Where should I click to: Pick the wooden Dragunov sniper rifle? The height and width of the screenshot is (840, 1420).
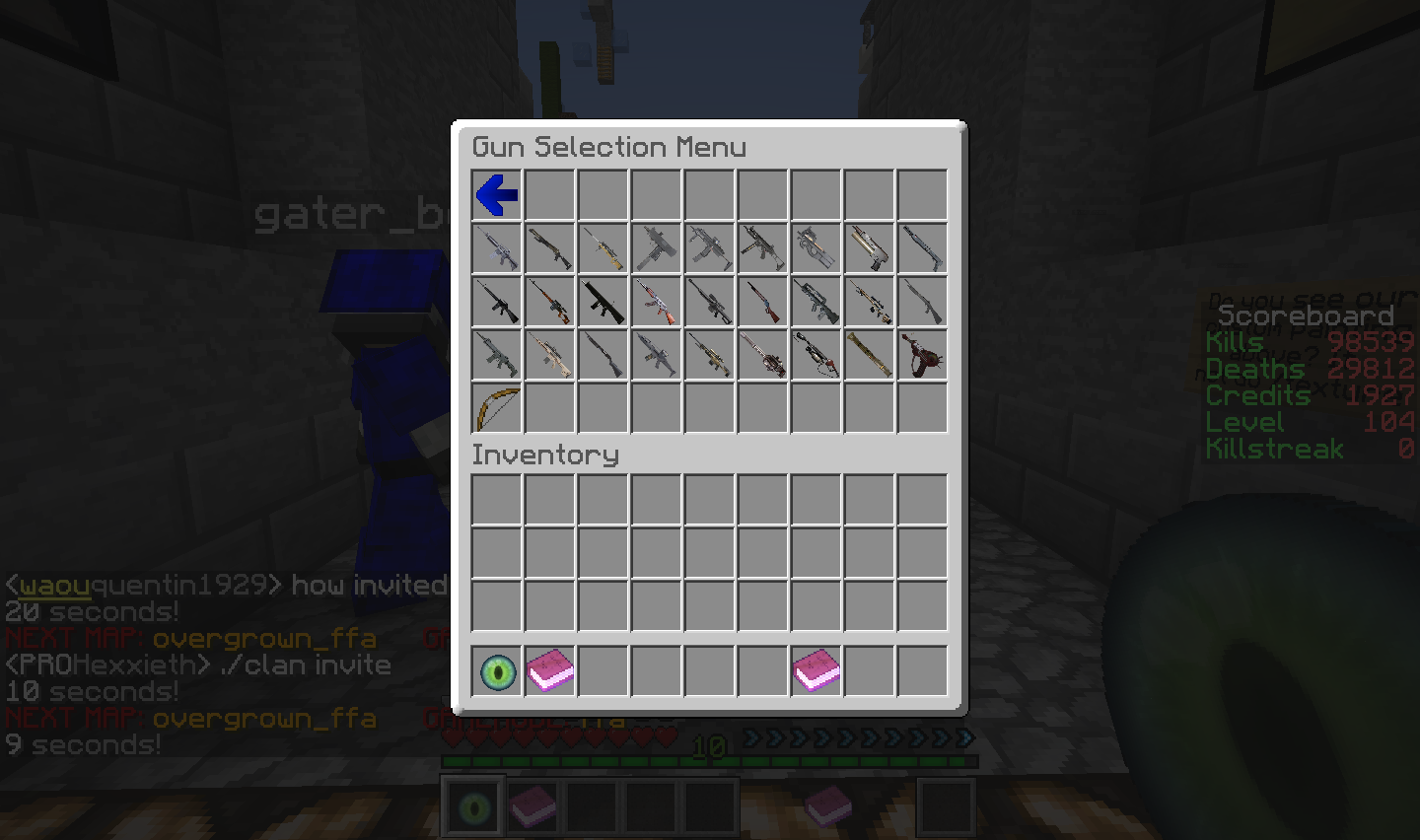(x=550, y=302)
